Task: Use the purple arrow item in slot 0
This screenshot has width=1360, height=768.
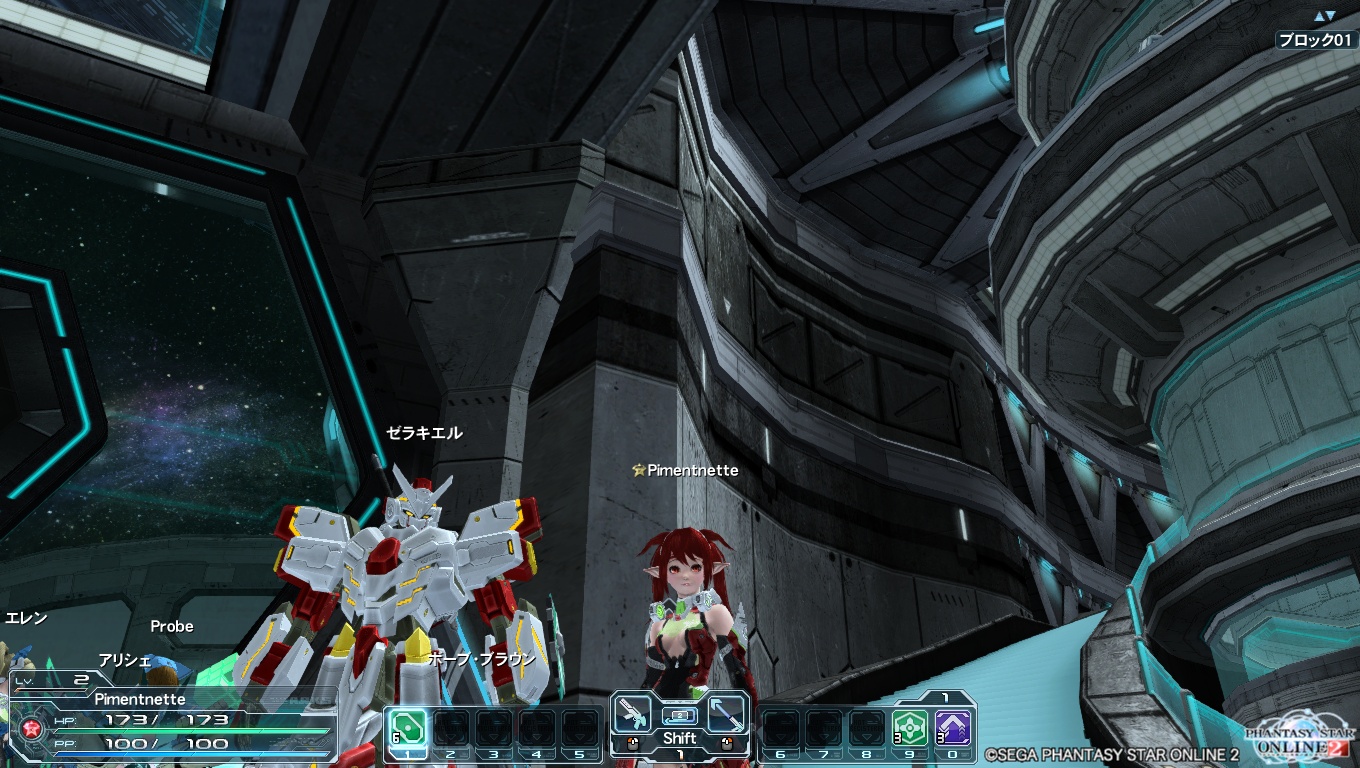Action: click(953, 727)
